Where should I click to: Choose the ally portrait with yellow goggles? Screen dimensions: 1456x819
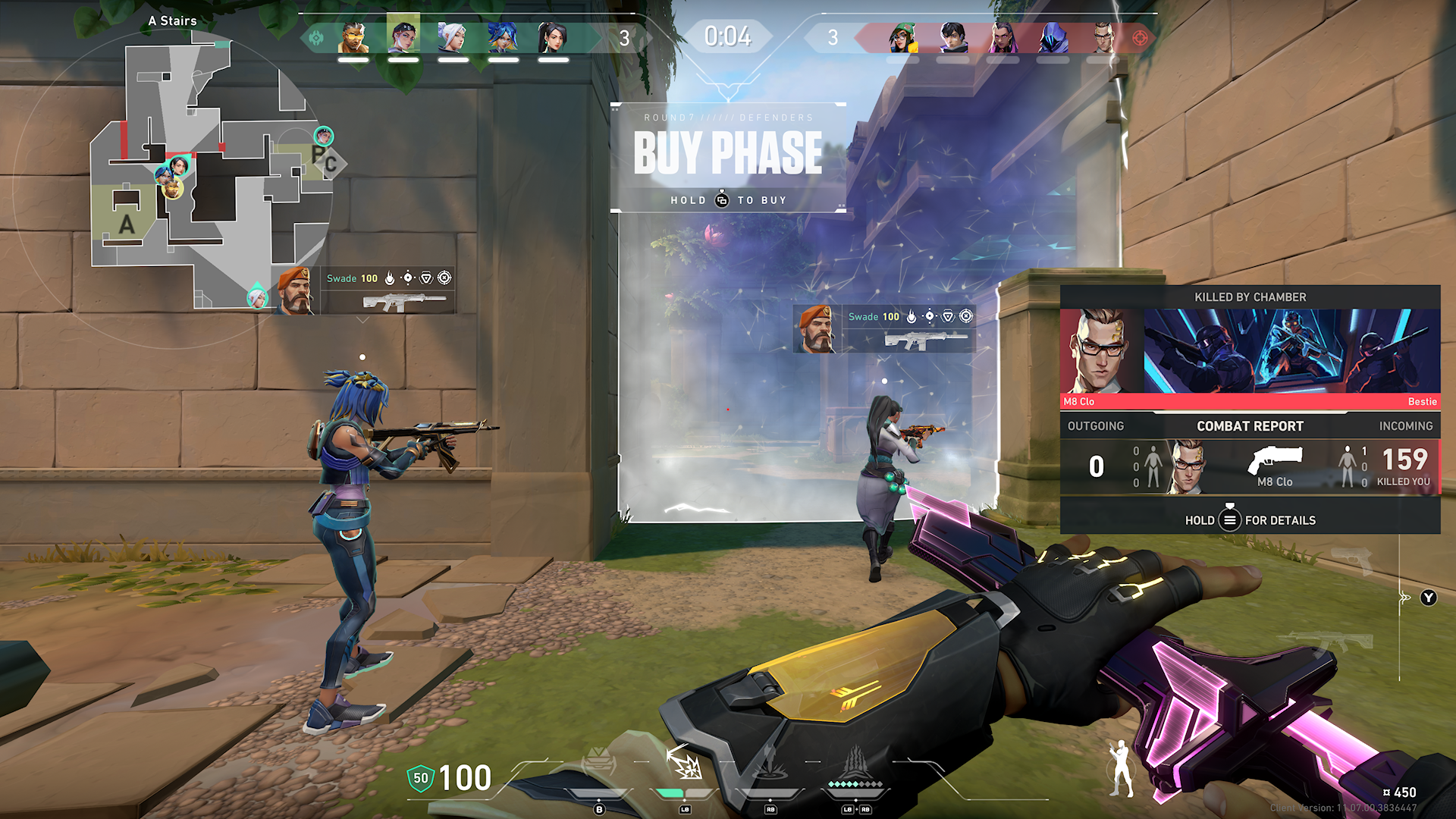tap(353, 36)
